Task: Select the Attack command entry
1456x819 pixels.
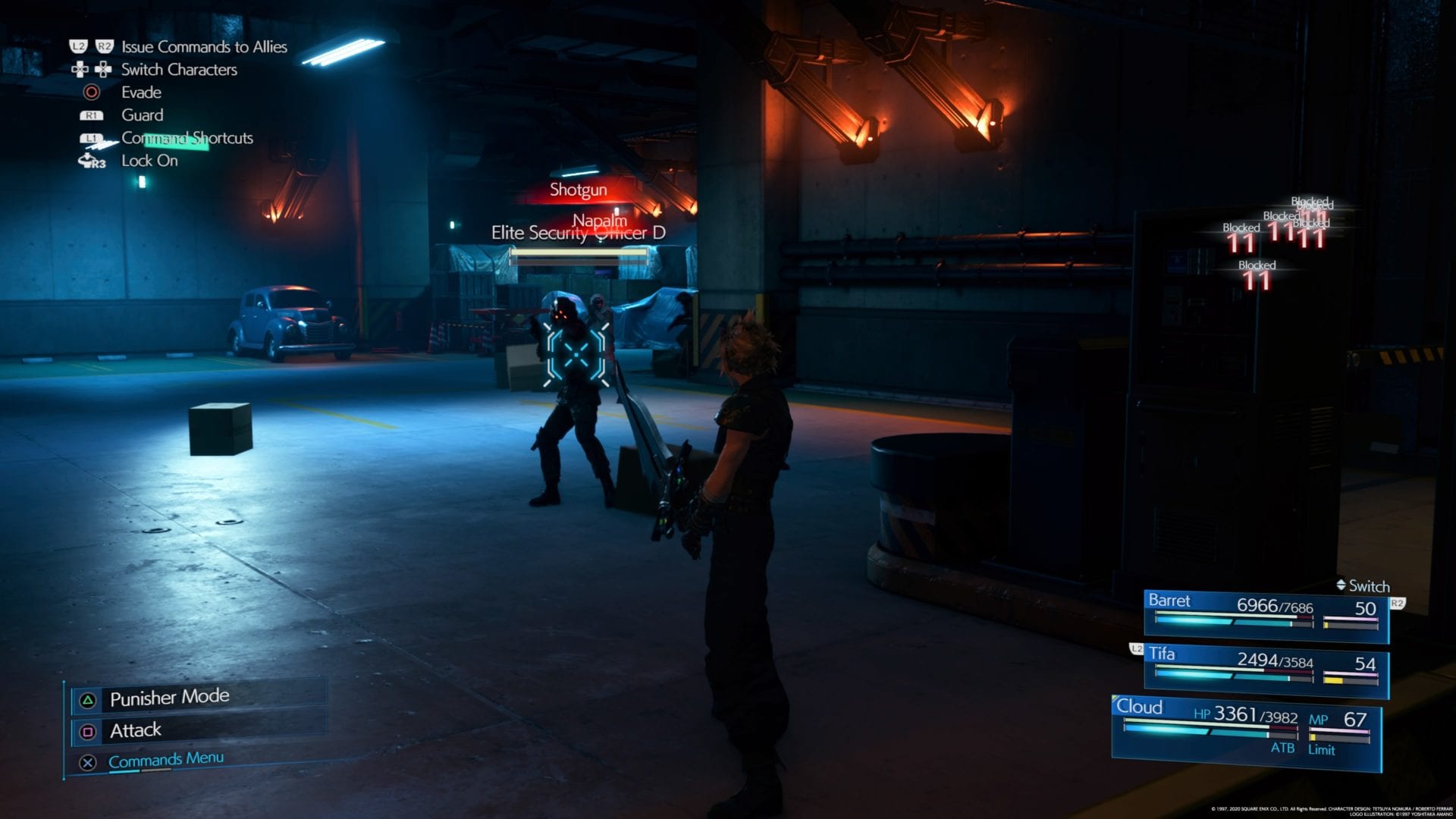Action: pos(136,730)
